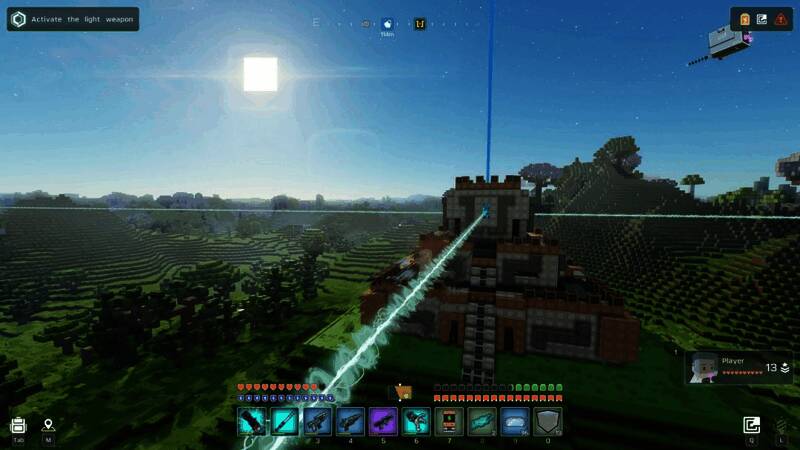
Task: Open the map pin icon
Action: pos(48,425)
